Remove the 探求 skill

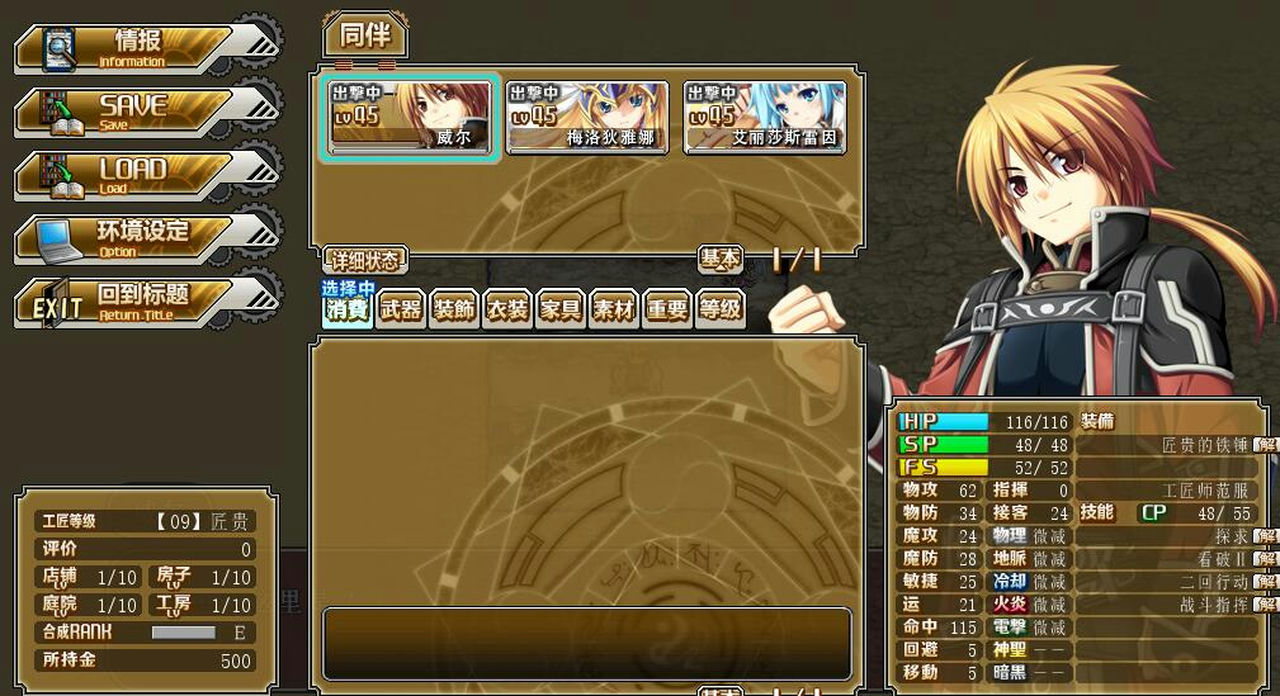point(1267,536)
